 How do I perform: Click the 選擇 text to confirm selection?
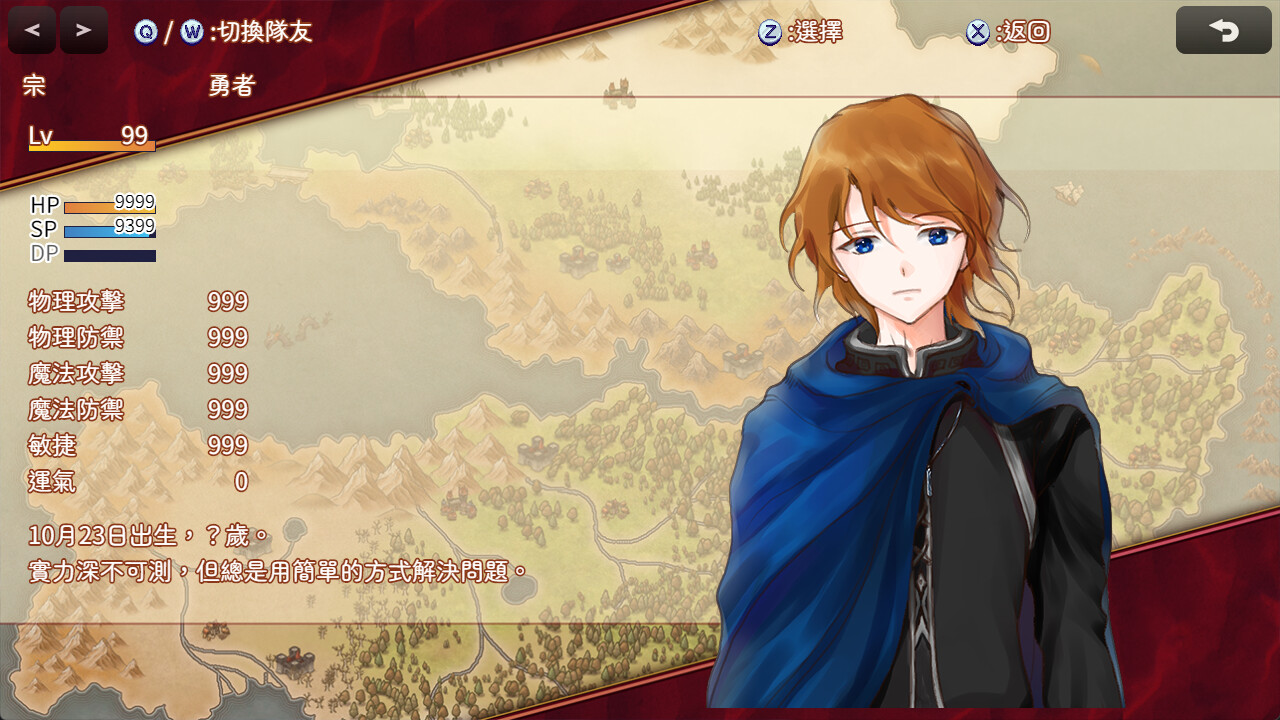point(818,32)
